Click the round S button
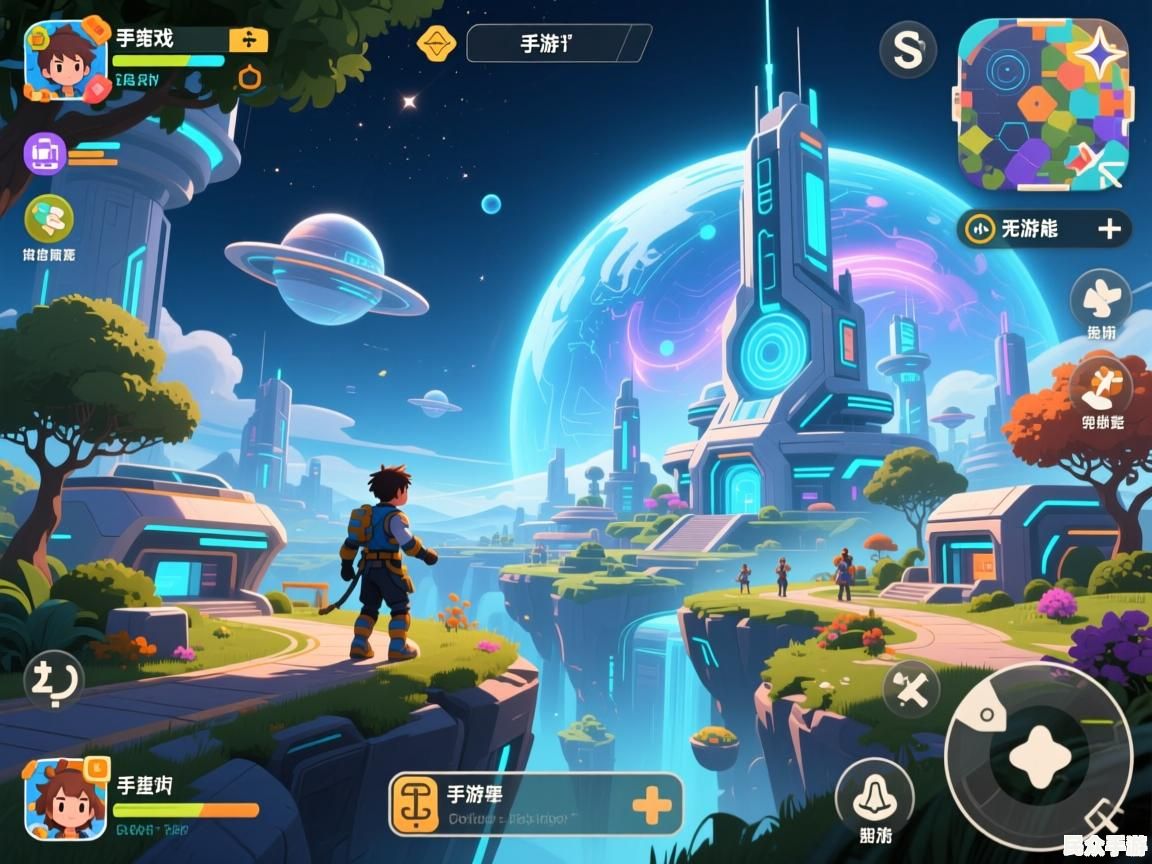 click(x=907, y=50)
